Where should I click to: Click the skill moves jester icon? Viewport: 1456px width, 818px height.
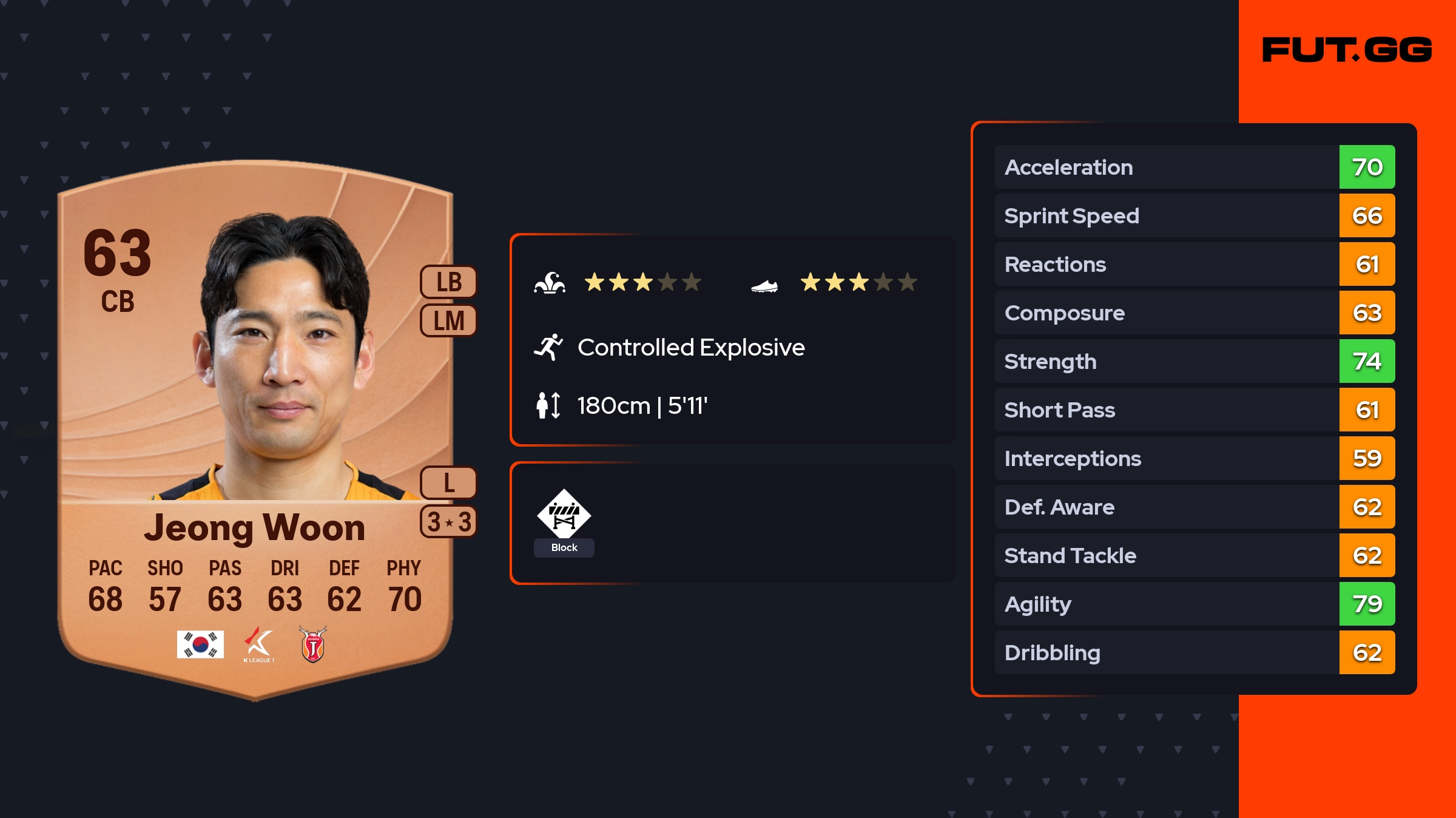tap(550, 283)
